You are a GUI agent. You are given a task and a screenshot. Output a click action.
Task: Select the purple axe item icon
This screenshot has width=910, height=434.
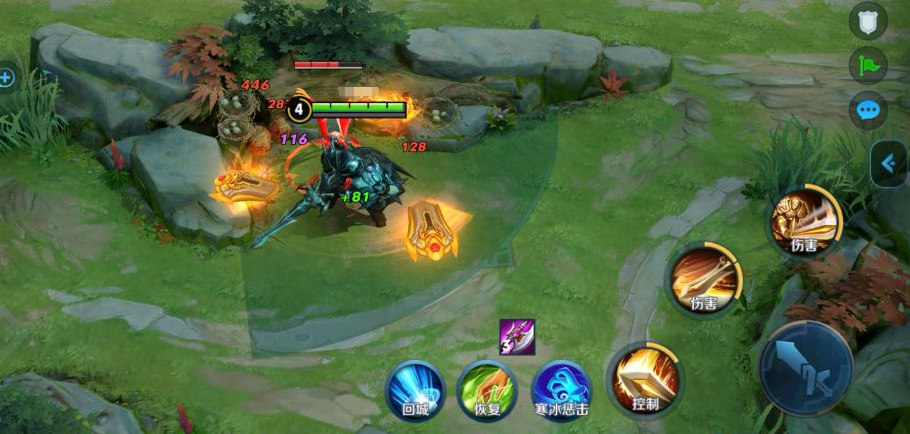[518, 338]
